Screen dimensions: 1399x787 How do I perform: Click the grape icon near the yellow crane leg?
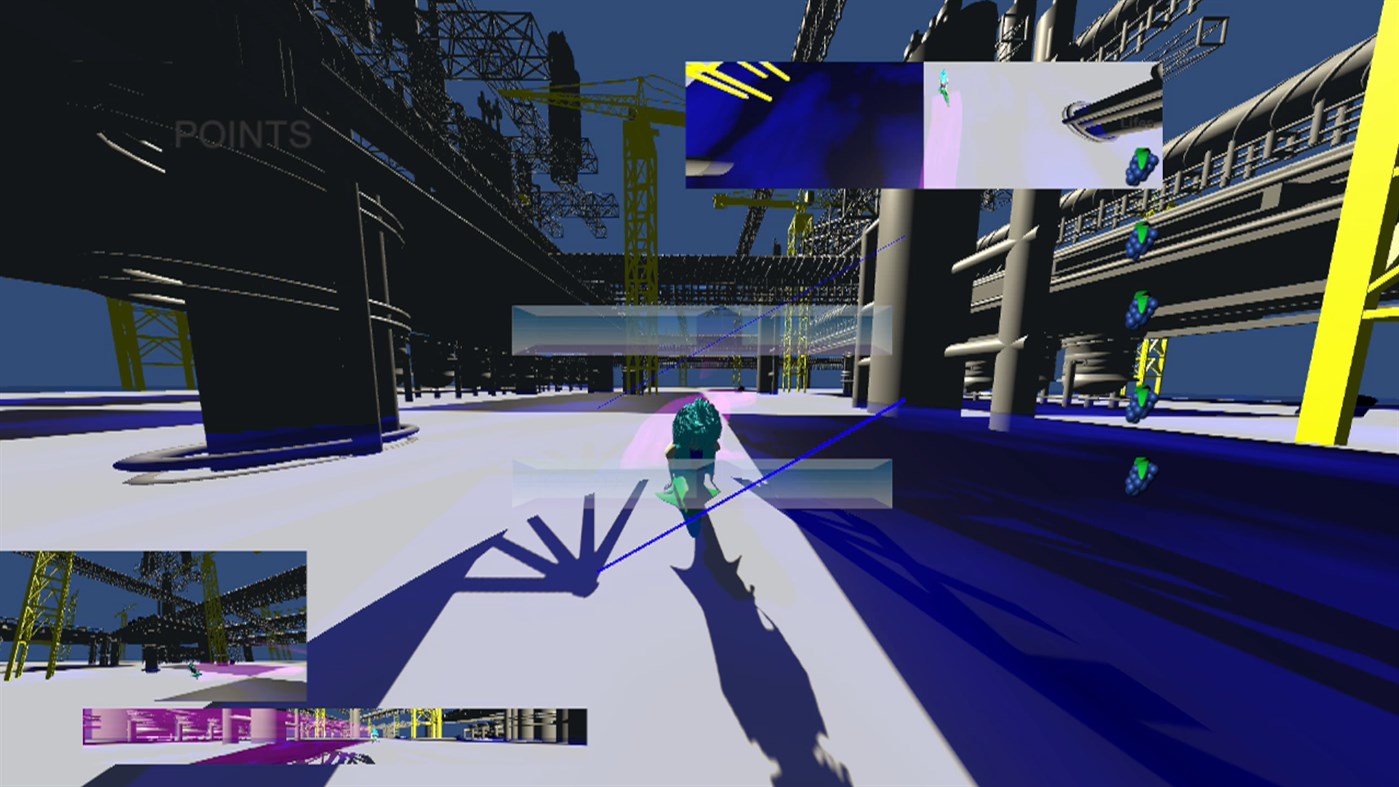tap(1141, 404)
